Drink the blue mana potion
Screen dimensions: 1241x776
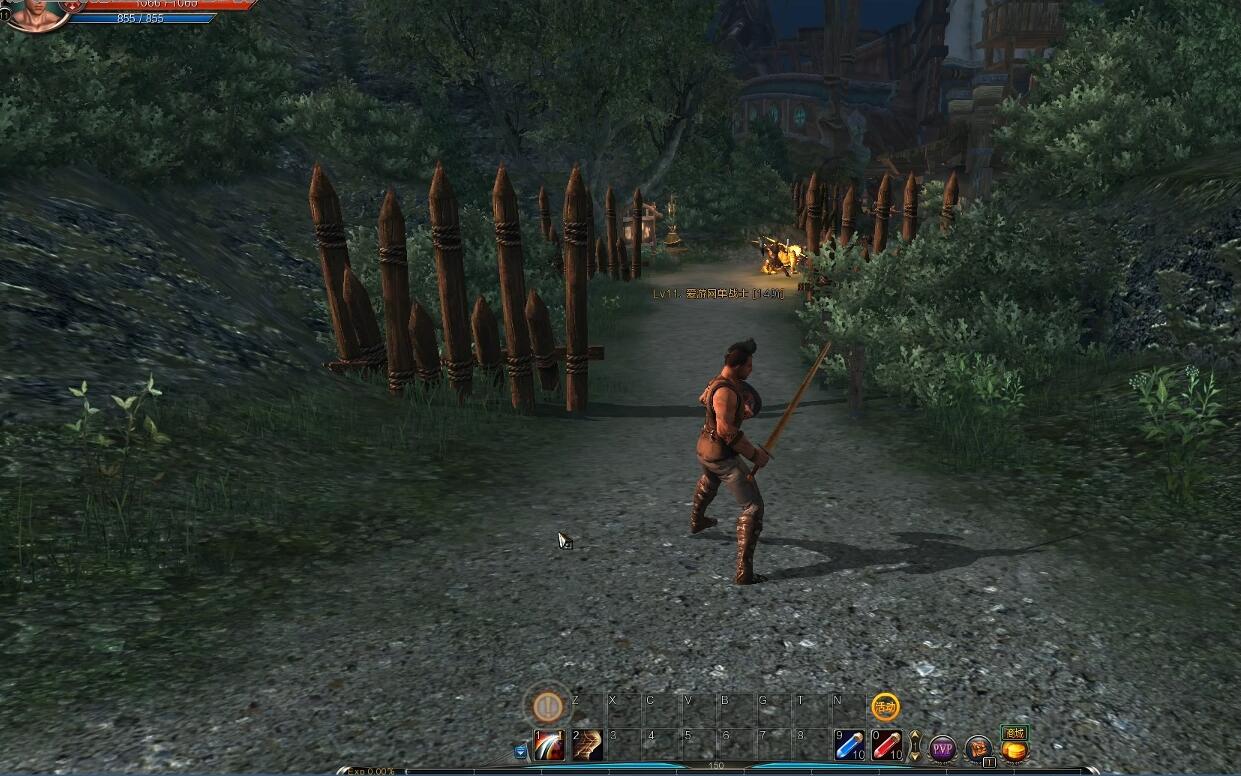tap(850, 746)
